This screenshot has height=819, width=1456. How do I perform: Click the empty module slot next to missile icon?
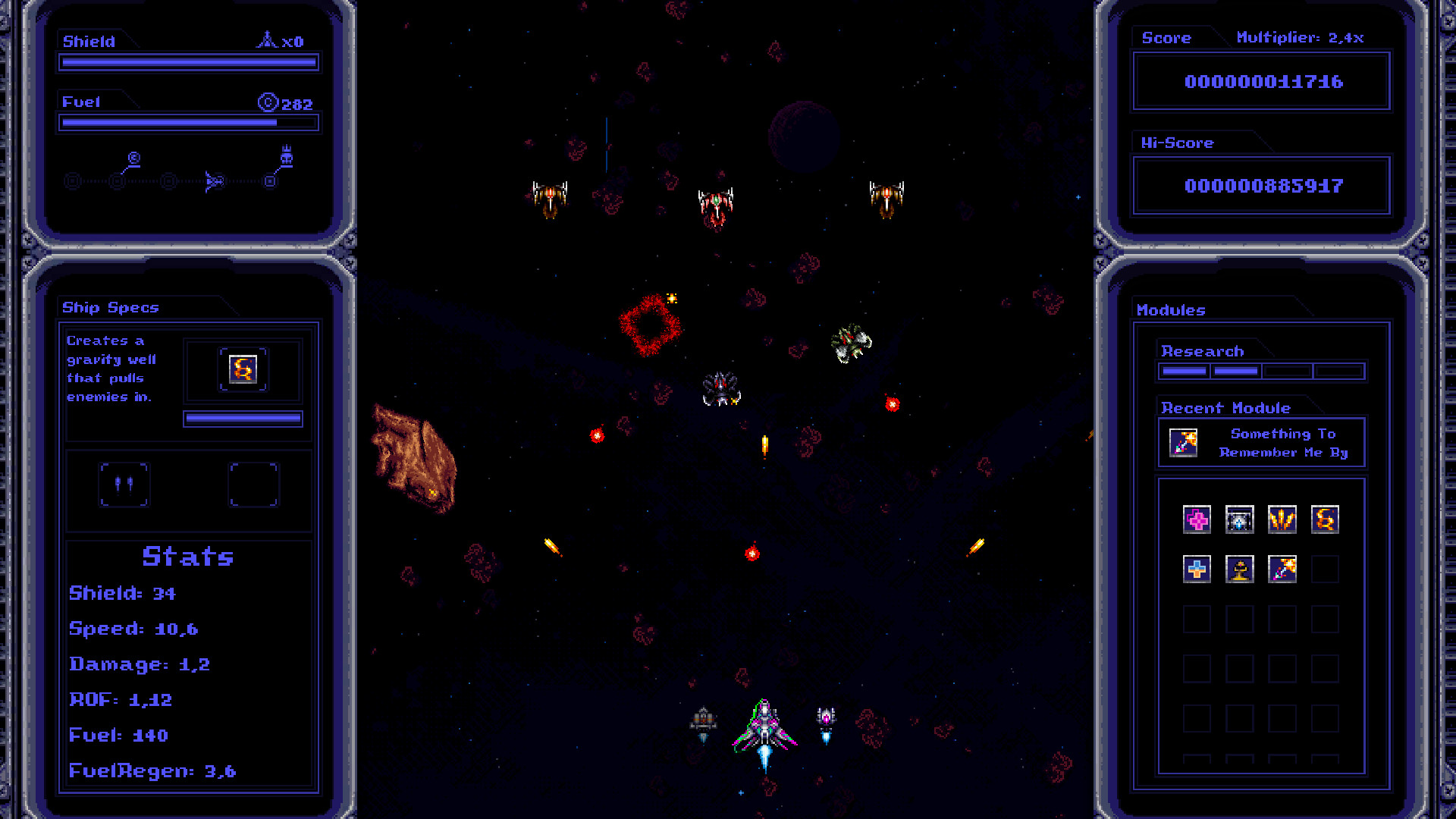1325,570
